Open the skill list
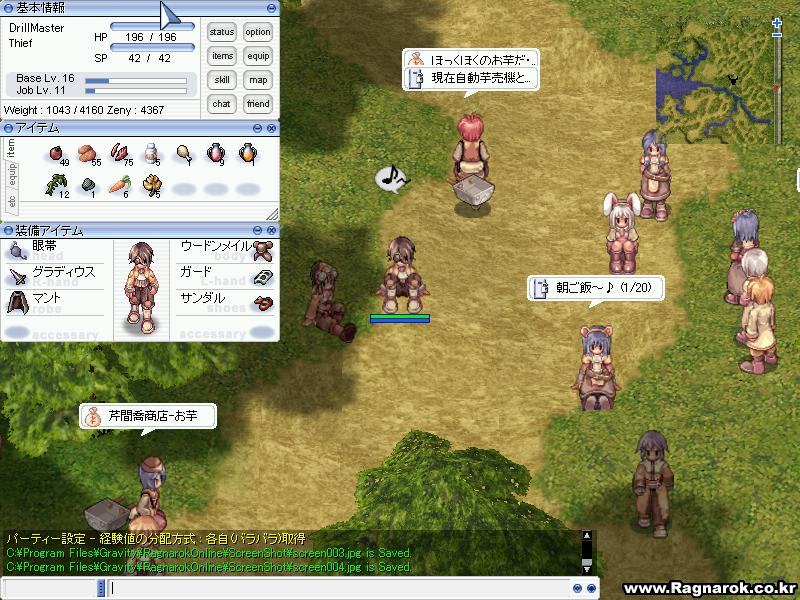The width and height of the screenshot is (800, 600). click(222, 80)
